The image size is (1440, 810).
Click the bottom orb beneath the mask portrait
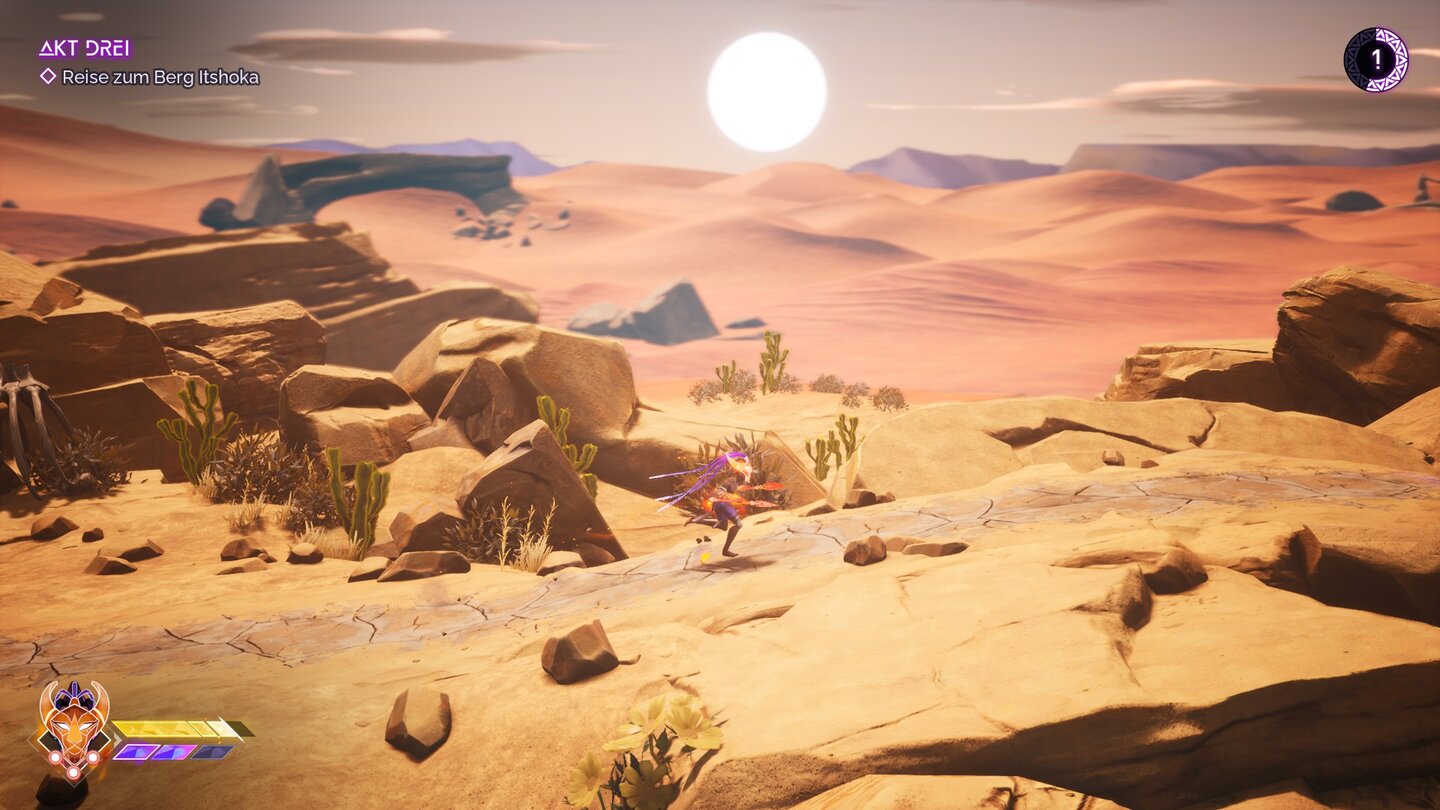click(x=73, y=772)
